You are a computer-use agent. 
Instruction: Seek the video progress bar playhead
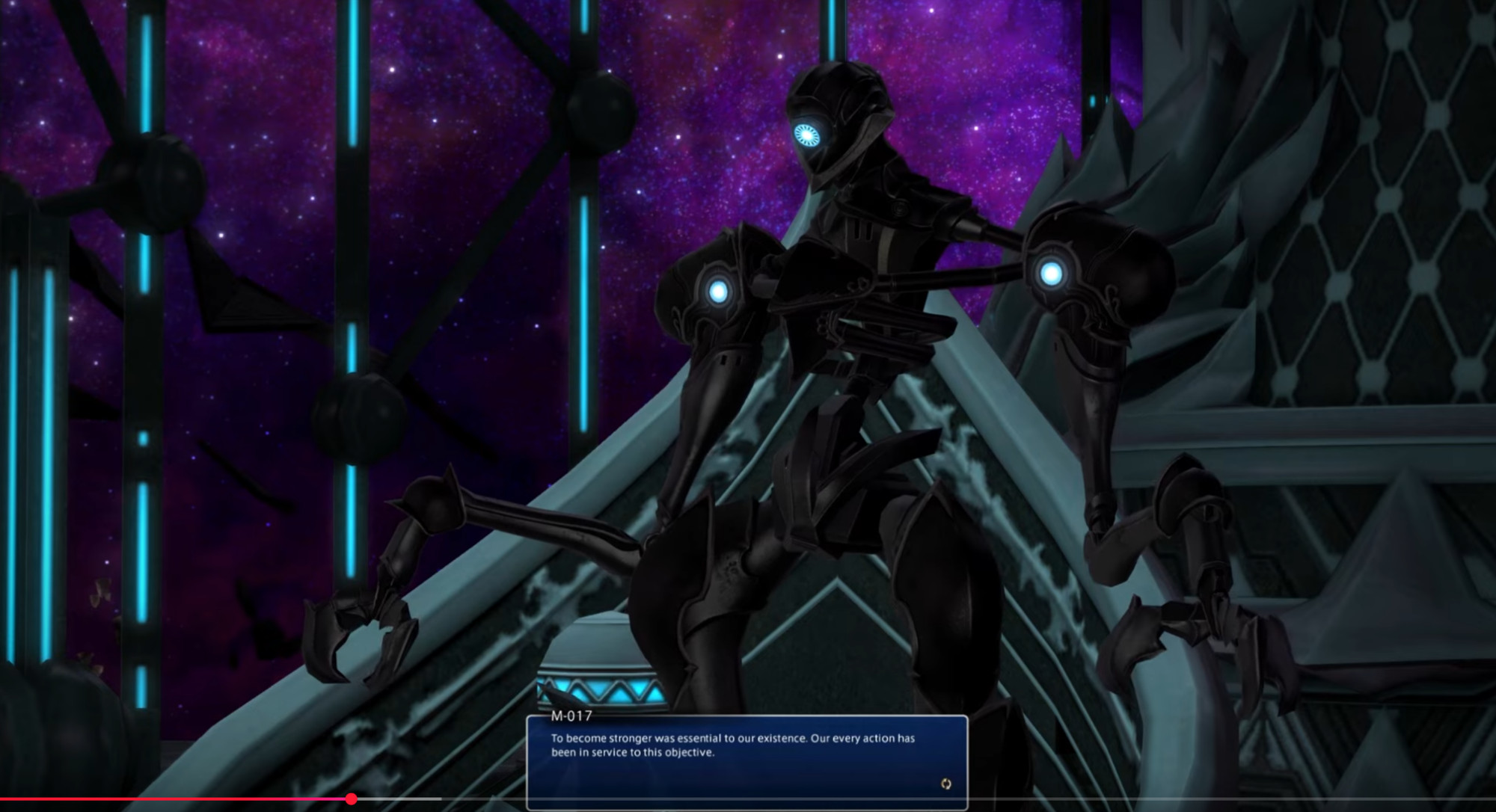[352, 799]
